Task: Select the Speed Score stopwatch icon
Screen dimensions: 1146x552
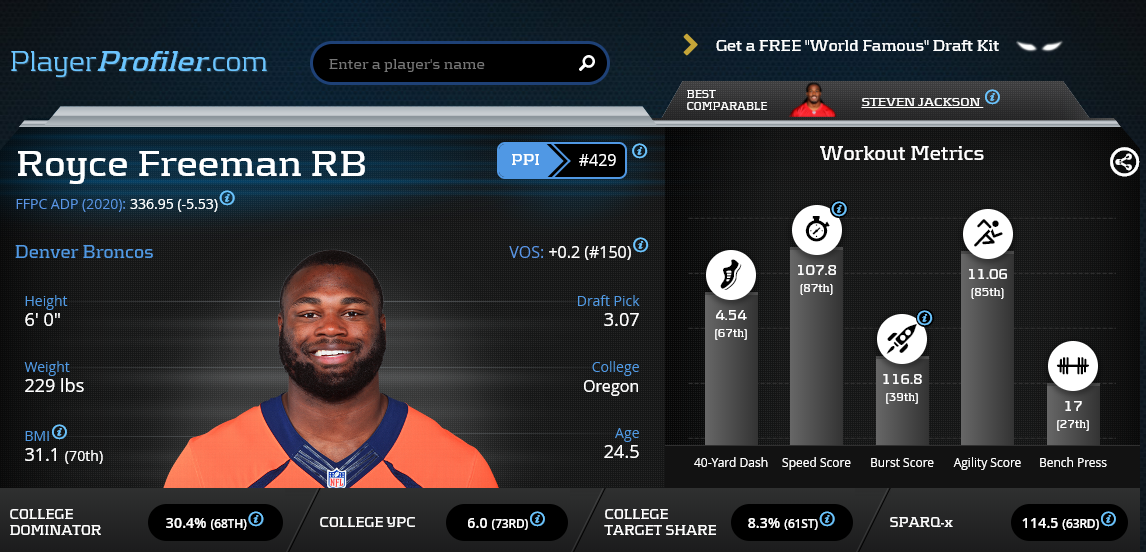Action: coord(817,230)
